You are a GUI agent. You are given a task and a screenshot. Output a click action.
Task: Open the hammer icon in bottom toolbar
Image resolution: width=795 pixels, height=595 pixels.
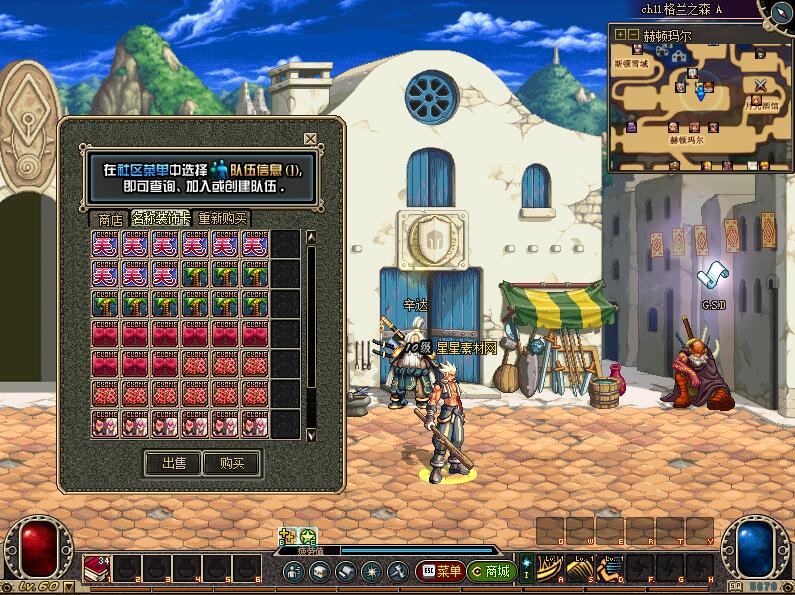397,571
